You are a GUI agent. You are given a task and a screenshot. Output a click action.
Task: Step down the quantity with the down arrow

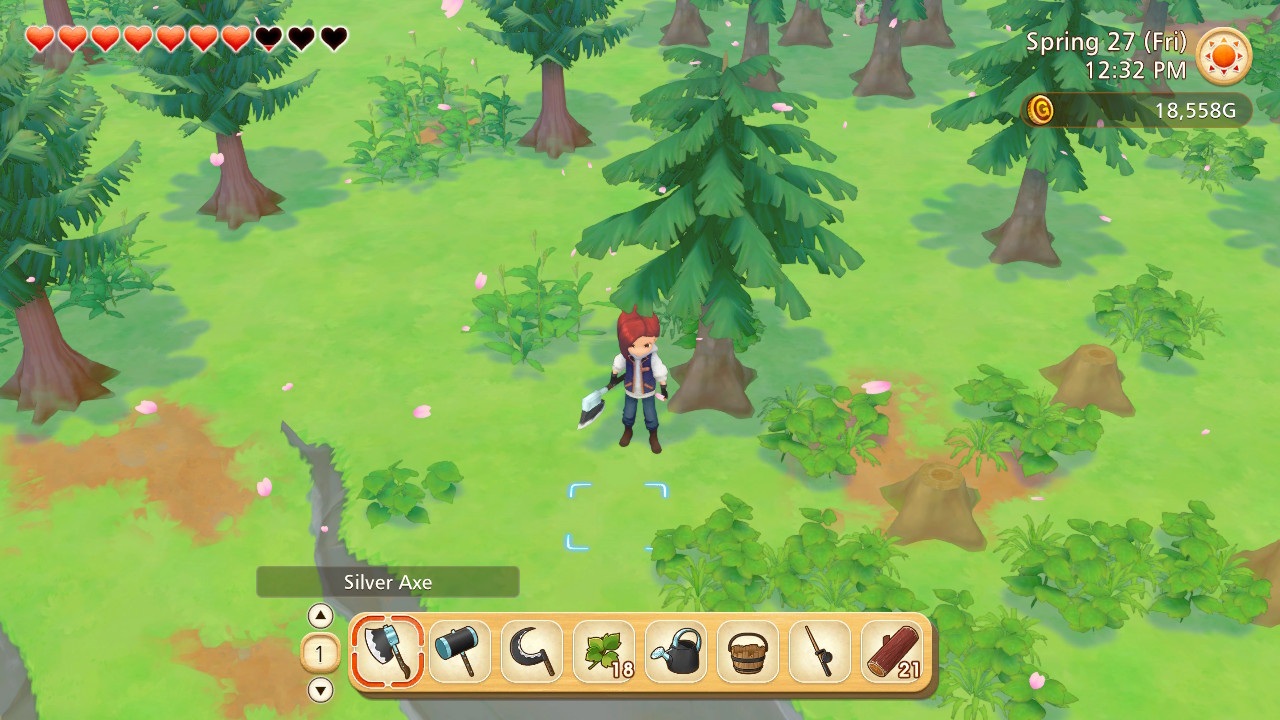pos(318,688)
